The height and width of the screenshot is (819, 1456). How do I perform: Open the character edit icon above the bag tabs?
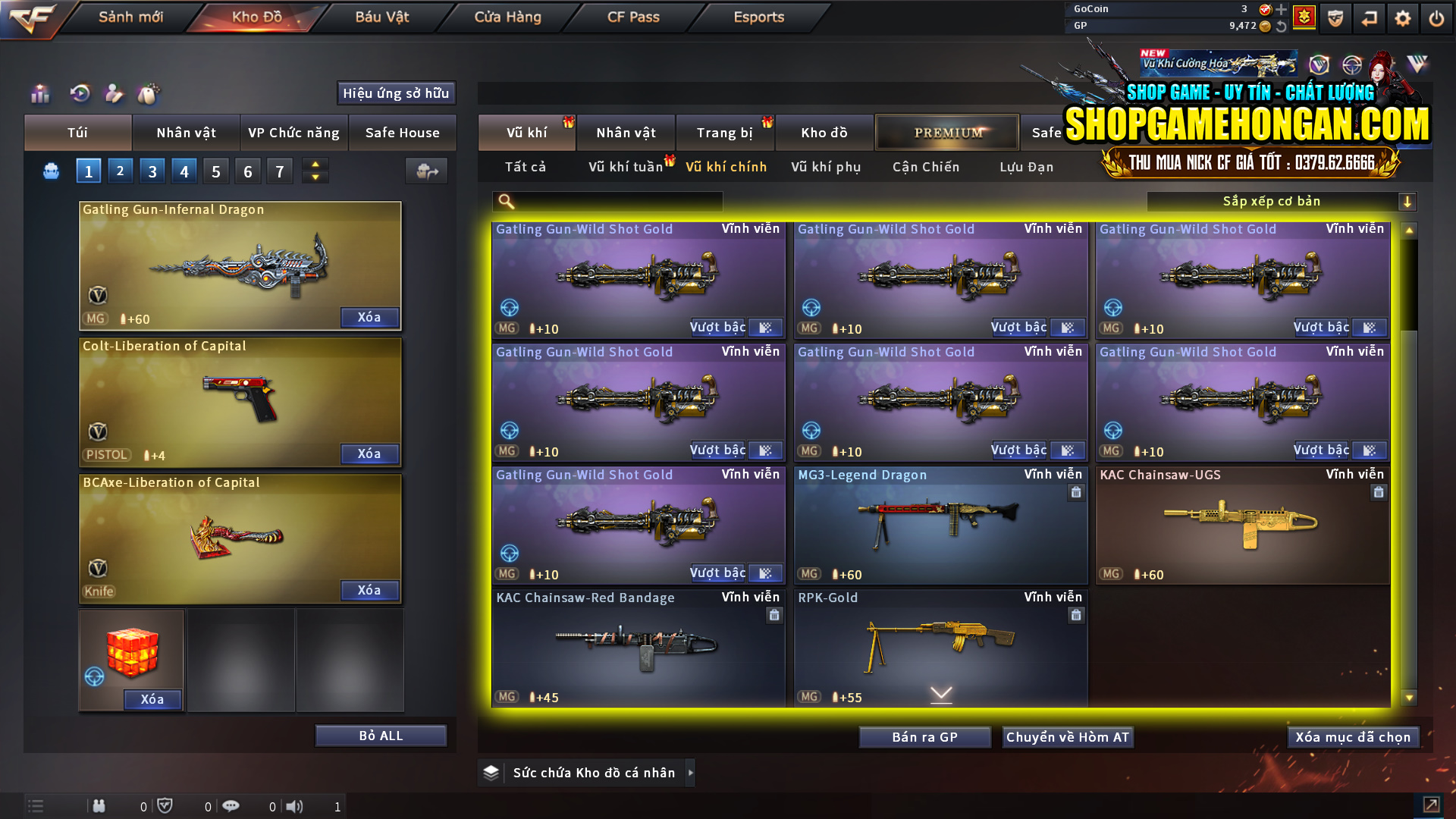pyautogui.click(x=114, y=94)
